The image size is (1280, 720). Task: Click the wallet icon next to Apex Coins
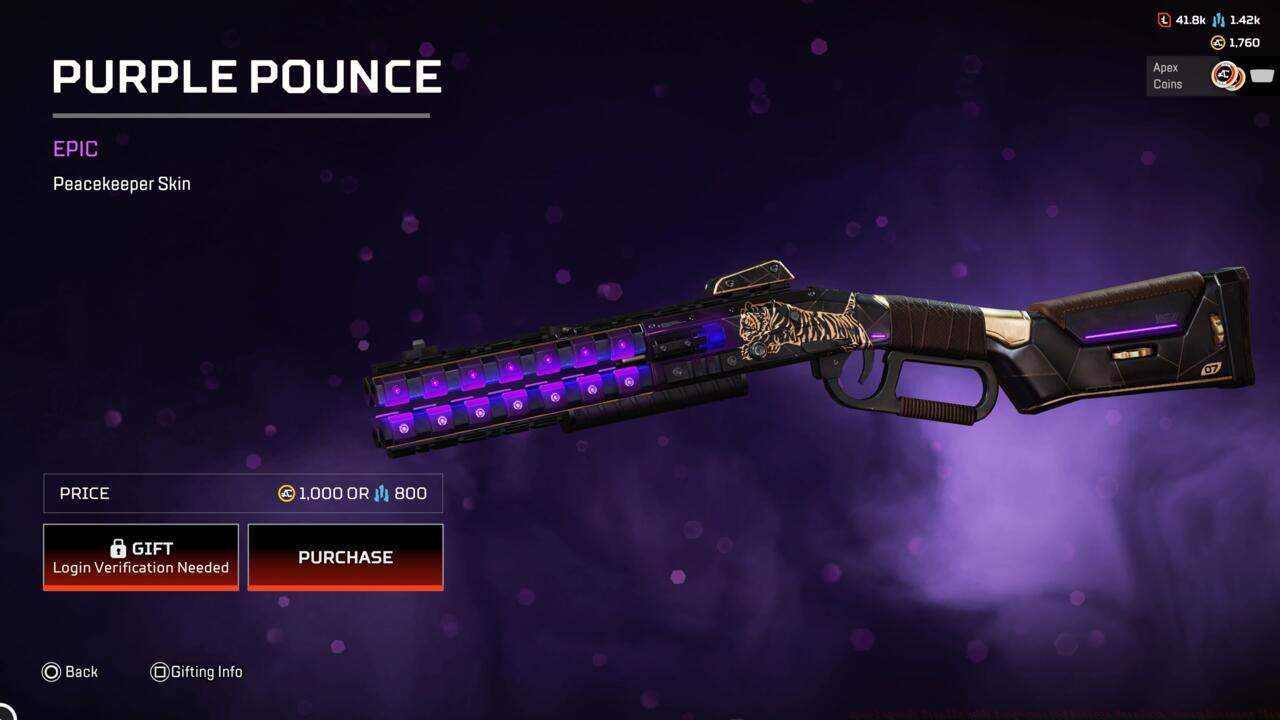click(x=1260, y=75)
